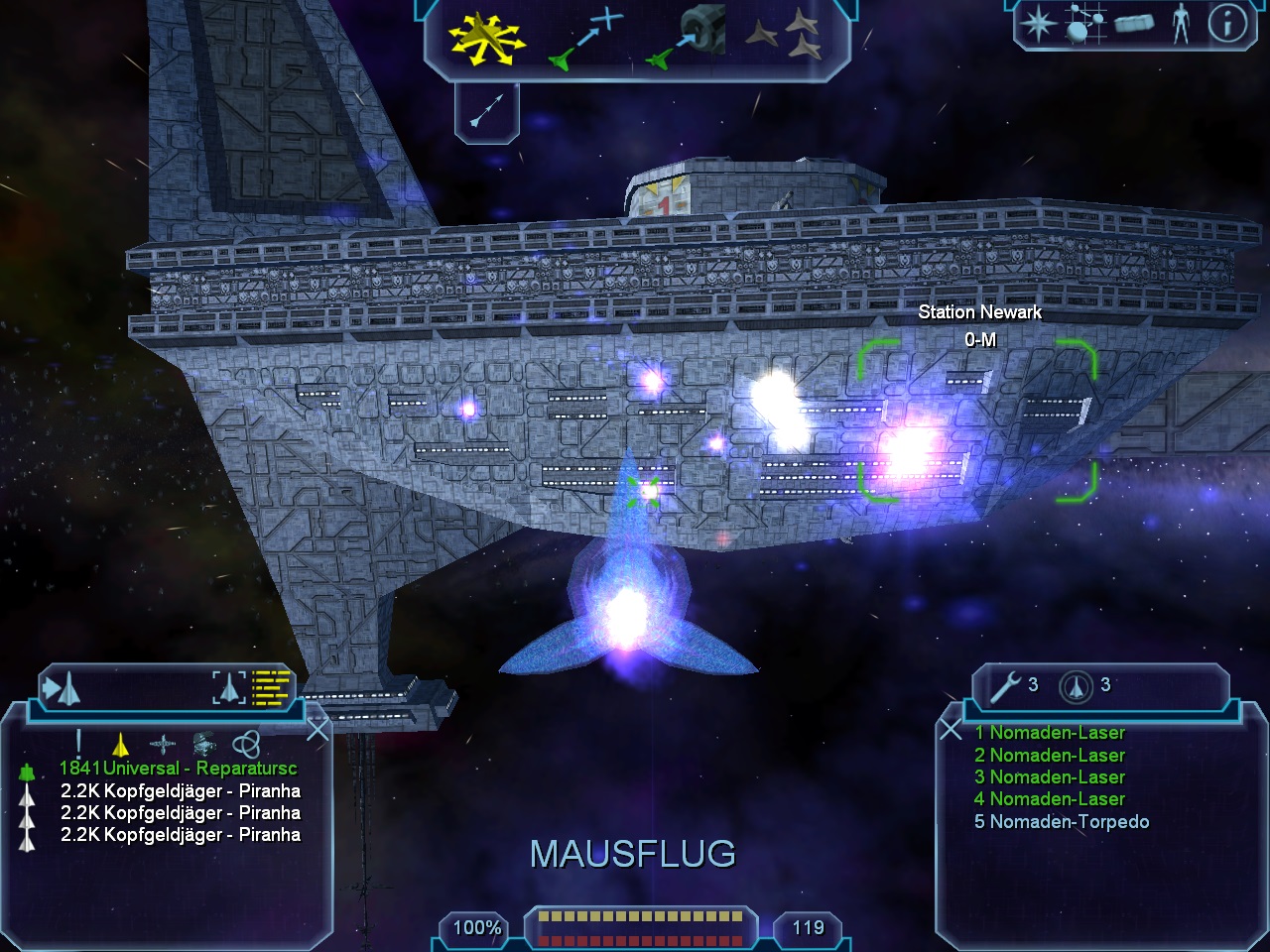Open the compass star icon in top bar
The height and width of the screenshot is (952, 1270).
point(1039,24)
